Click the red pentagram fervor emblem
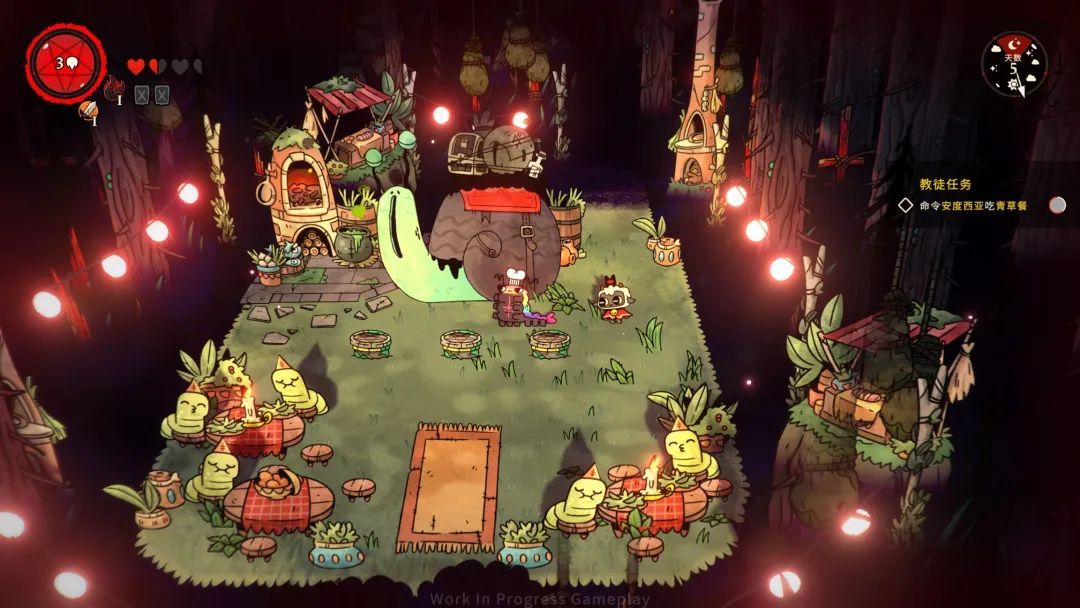The image size is (1080, 608). [65, 63]
